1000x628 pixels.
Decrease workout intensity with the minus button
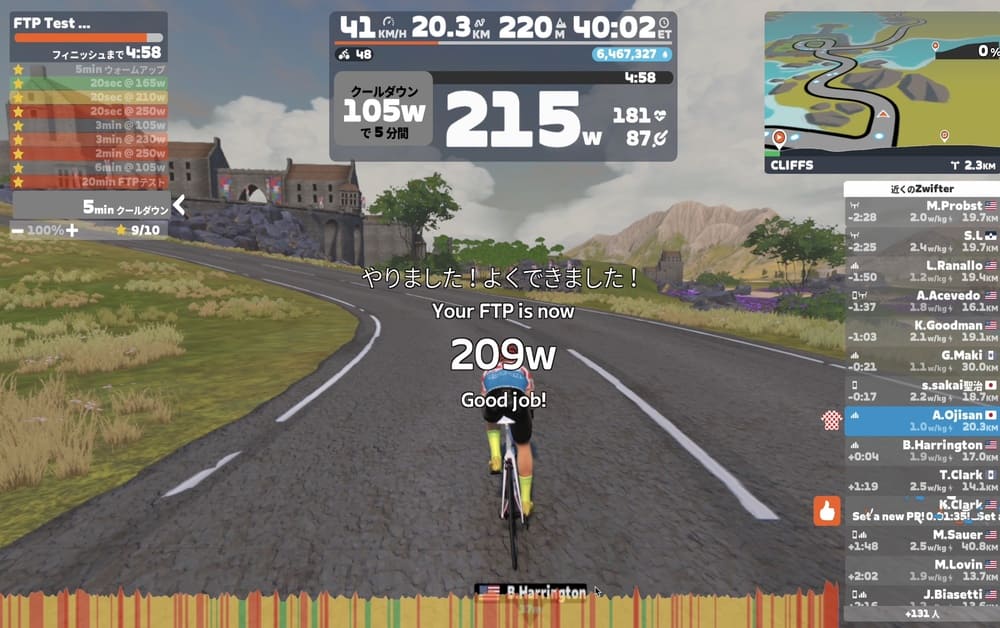17,230
